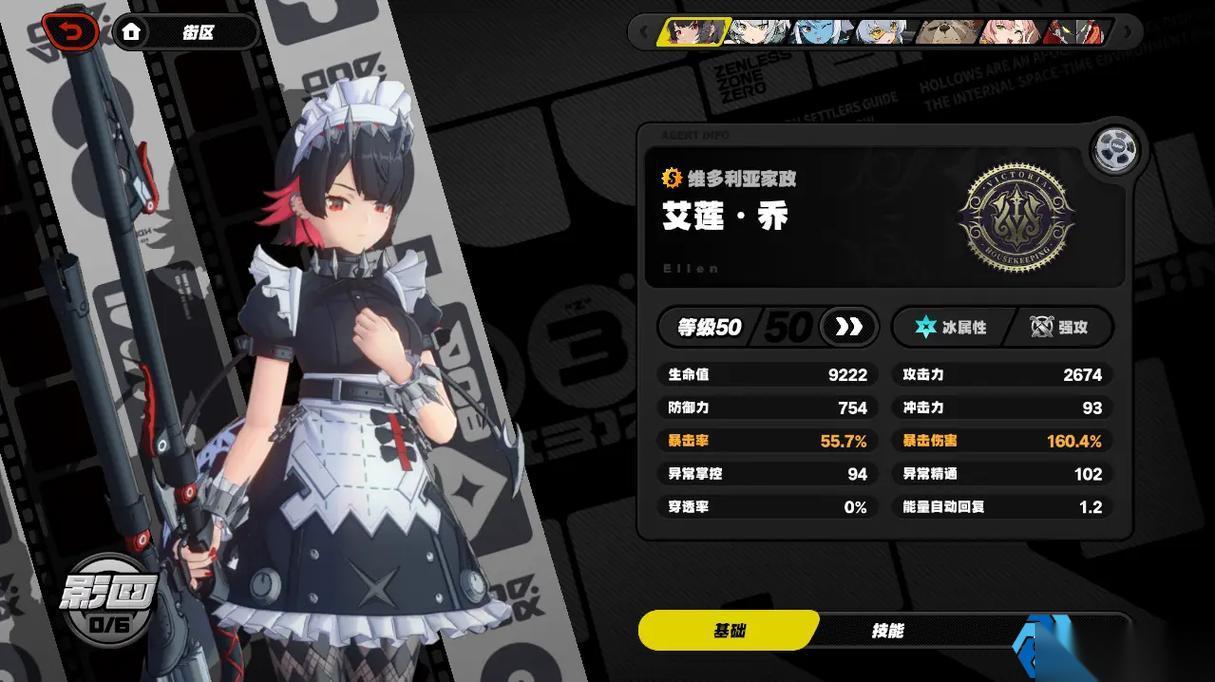Click the double-arrow level up button

tap(849, 327)
